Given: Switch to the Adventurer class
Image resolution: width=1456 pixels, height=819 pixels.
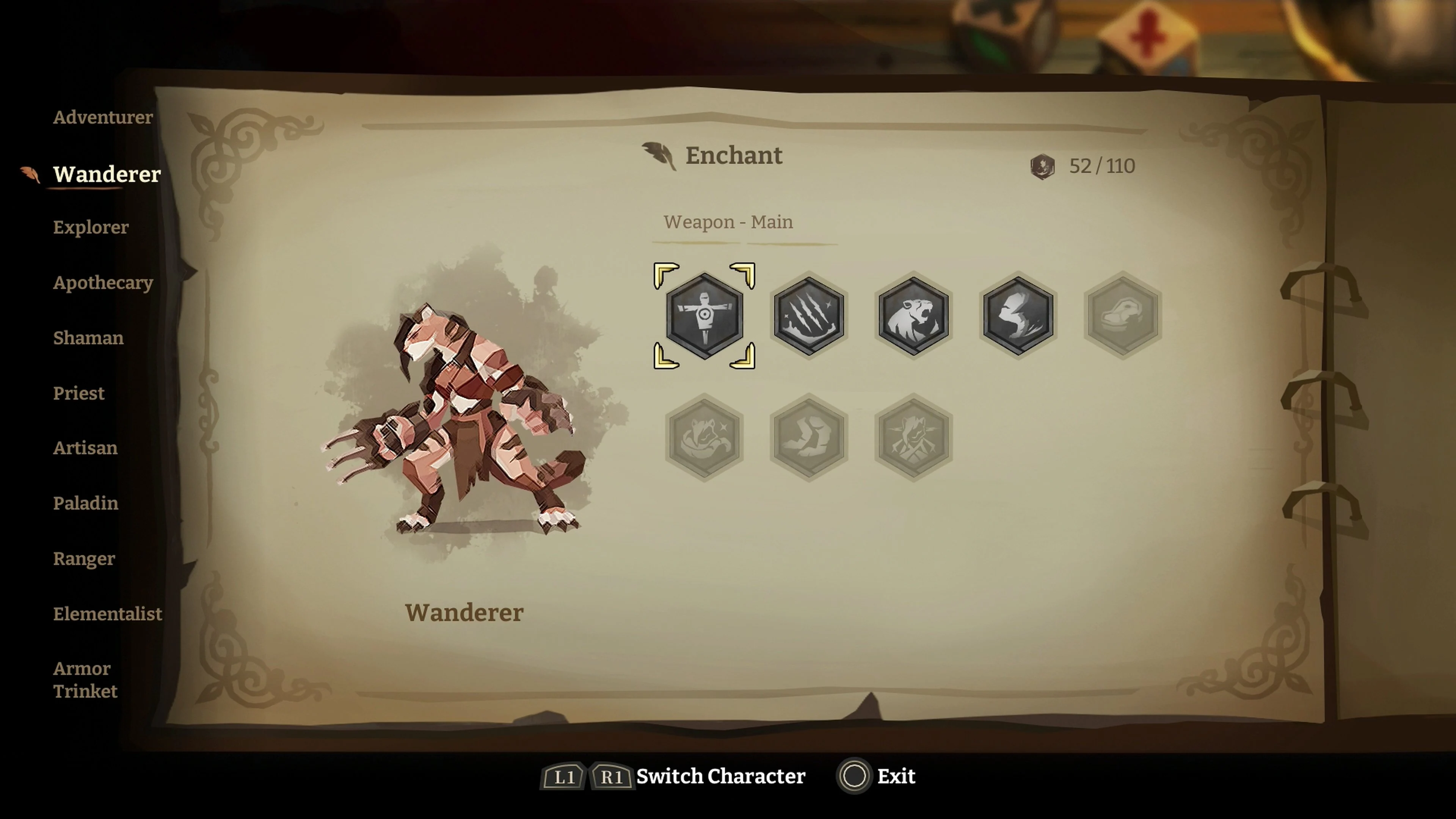Looking at the screenshot, I should (x=103, y=117).
